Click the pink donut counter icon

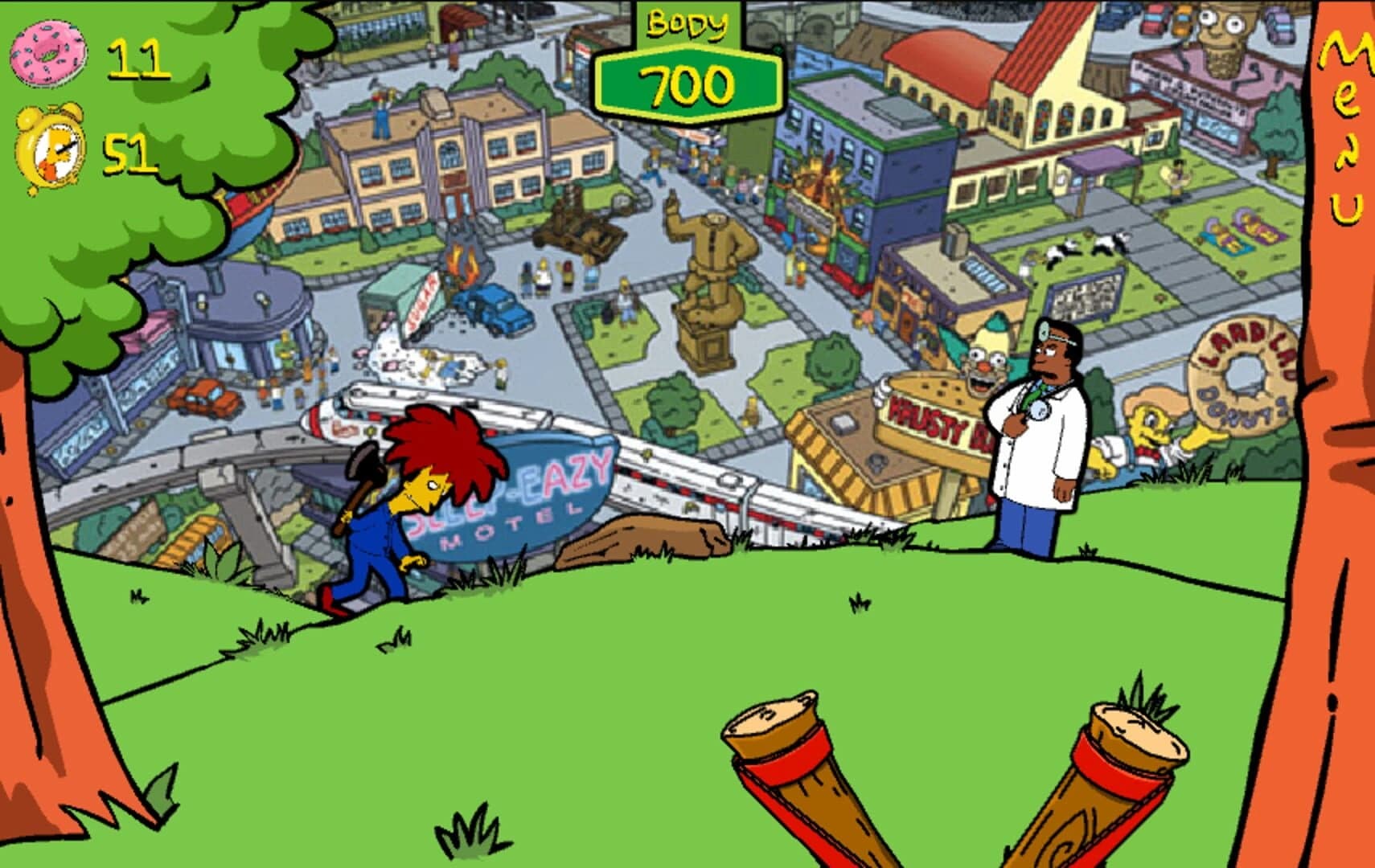point(50,56)
